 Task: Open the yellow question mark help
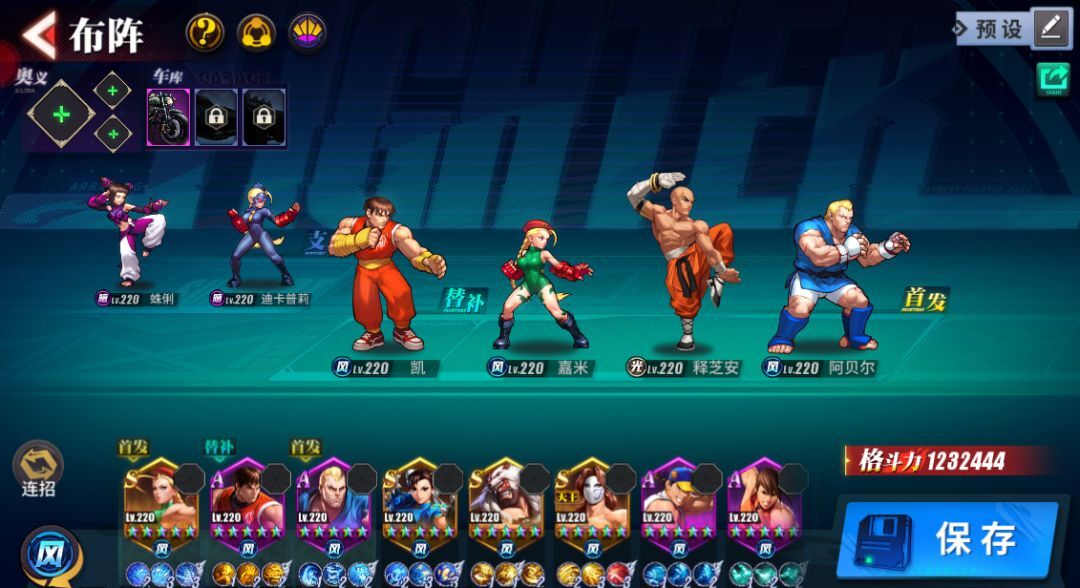[204, 33]
